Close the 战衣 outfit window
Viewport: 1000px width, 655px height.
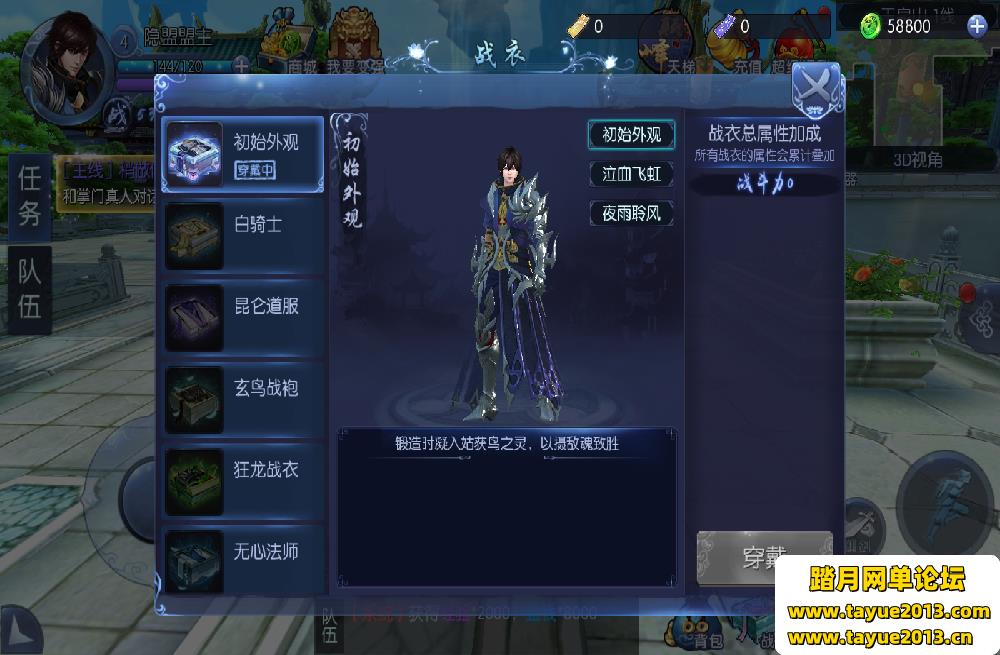816,86
